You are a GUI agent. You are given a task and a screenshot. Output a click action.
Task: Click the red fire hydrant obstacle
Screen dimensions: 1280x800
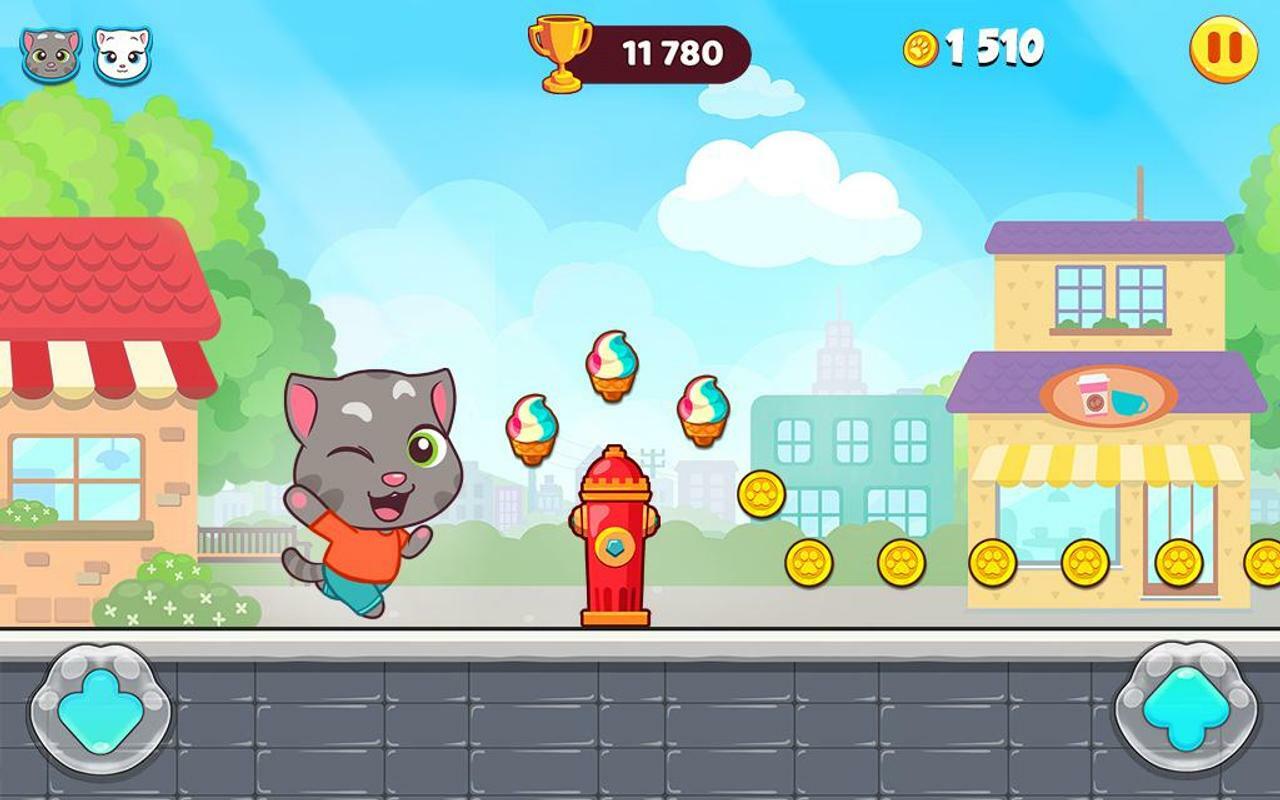(614, 540)
